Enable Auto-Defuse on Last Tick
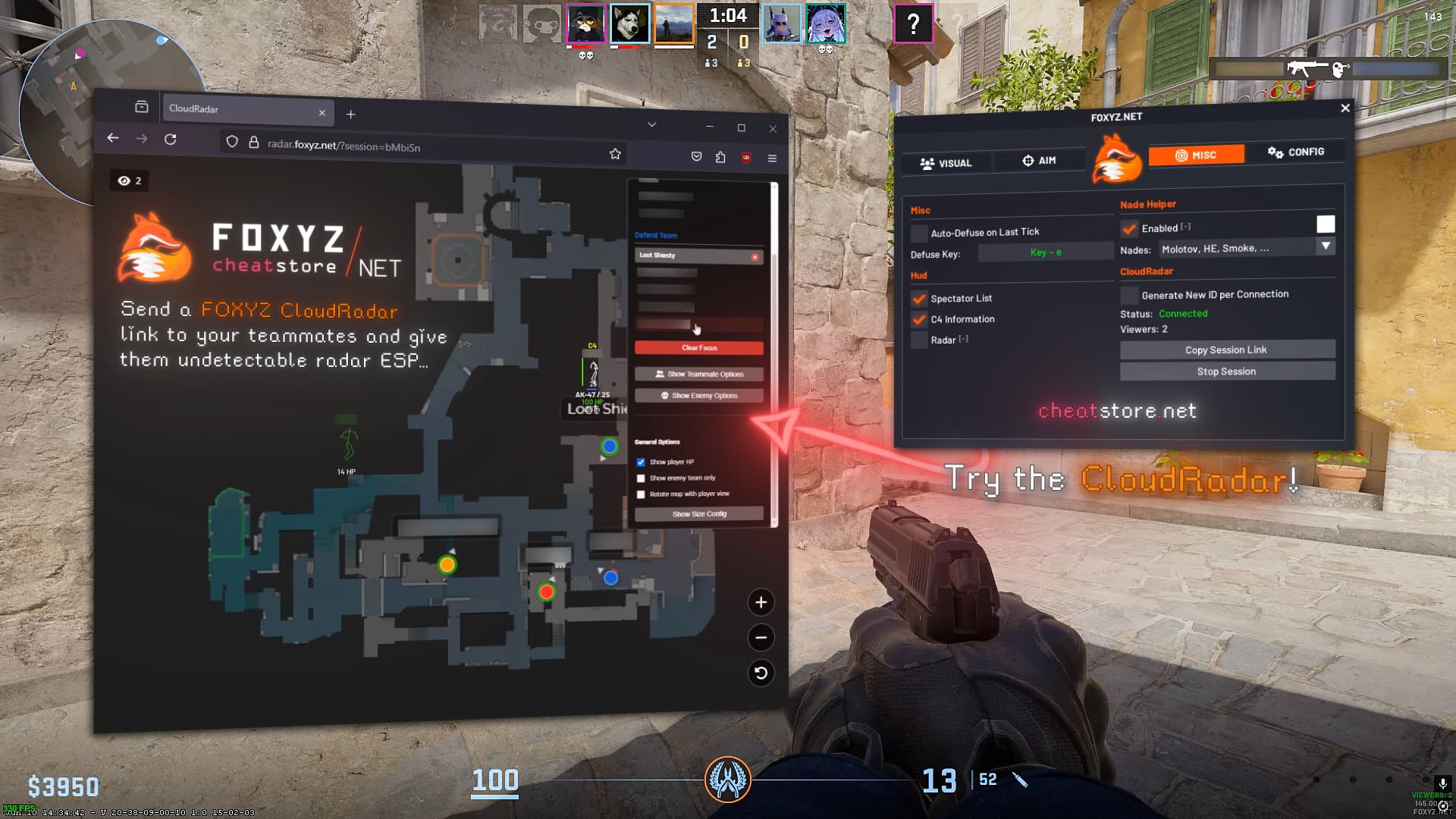The image size is (1456, 819). pos(920,232)
